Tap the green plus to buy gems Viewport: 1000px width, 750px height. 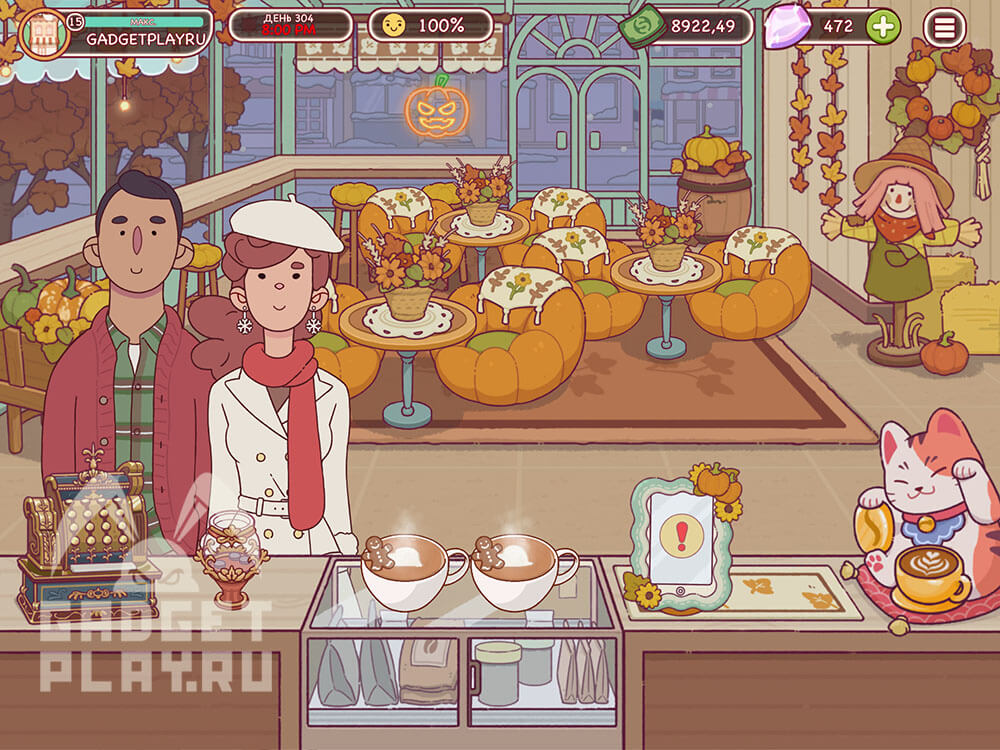pos(882,27)
